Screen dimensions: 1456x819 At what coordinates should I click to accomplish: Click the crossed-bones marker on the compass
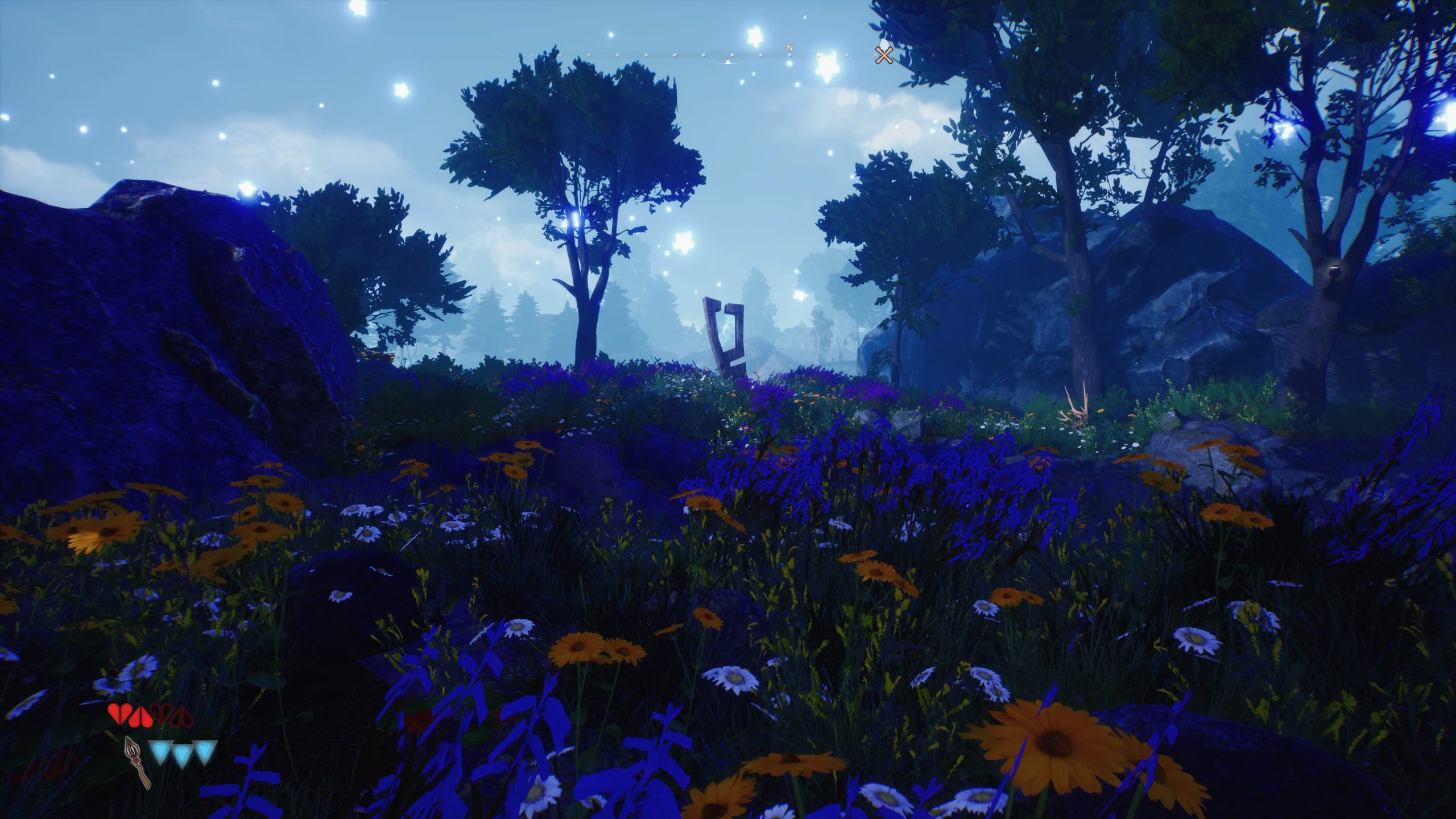[x=883, y=55]
